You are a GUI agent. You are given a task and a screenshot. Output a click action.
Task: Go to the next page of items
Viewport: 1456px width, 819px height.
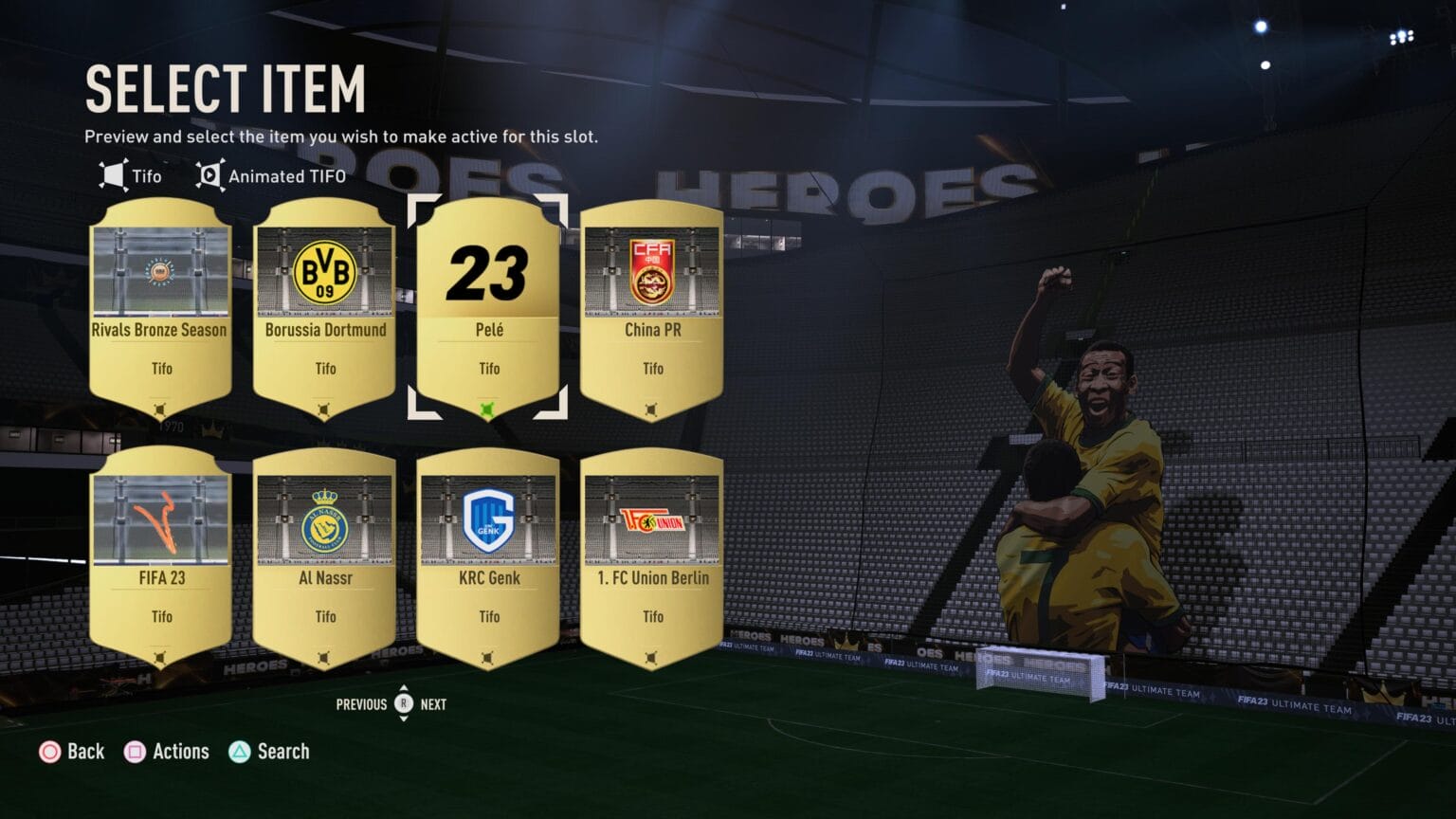point(433,704)
